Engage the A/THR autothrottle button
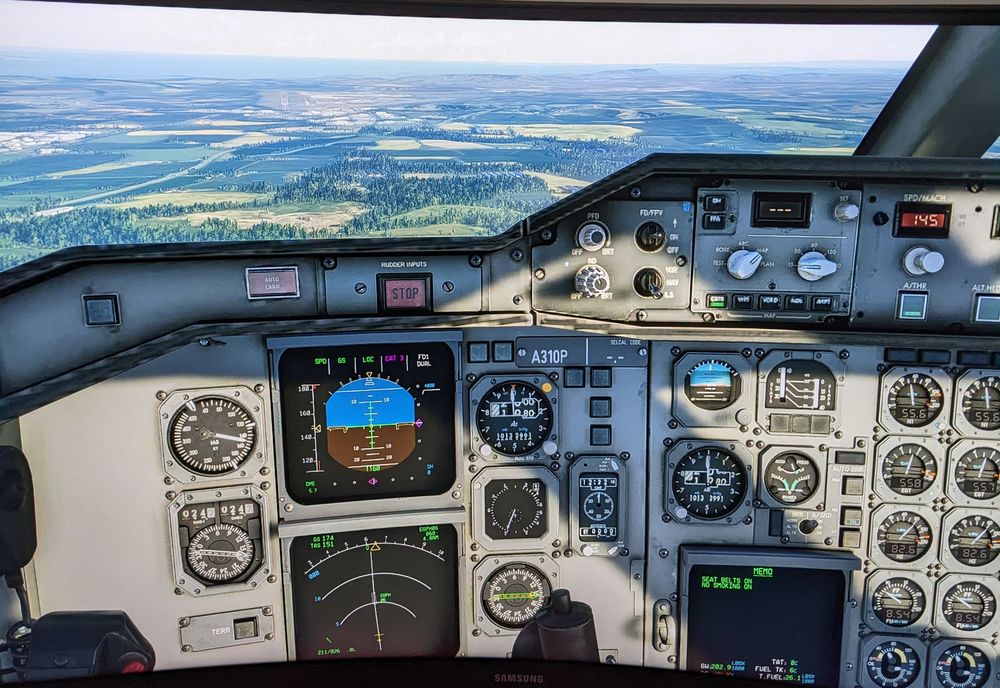 coord(911,305)
